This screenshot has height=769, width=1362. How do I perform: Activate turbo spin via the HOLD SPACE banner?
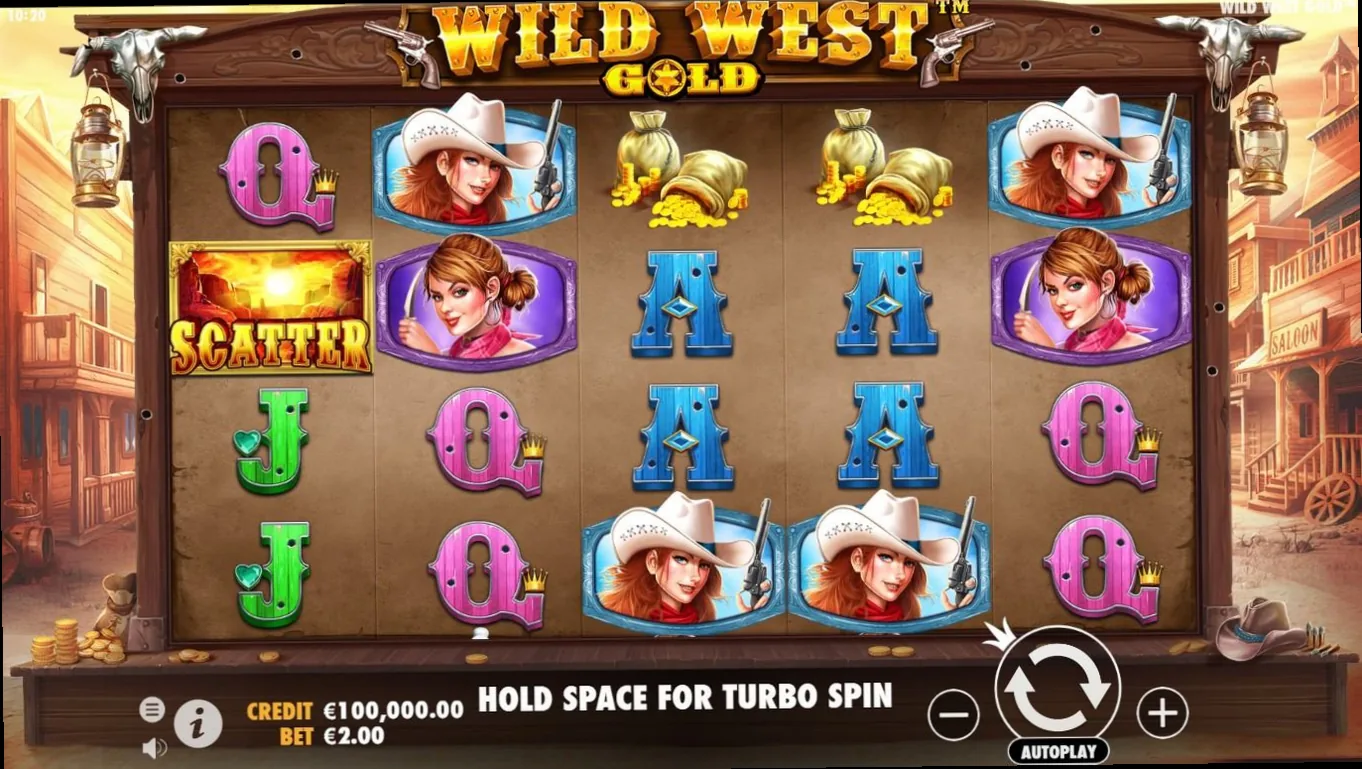(x=686, y=699)
